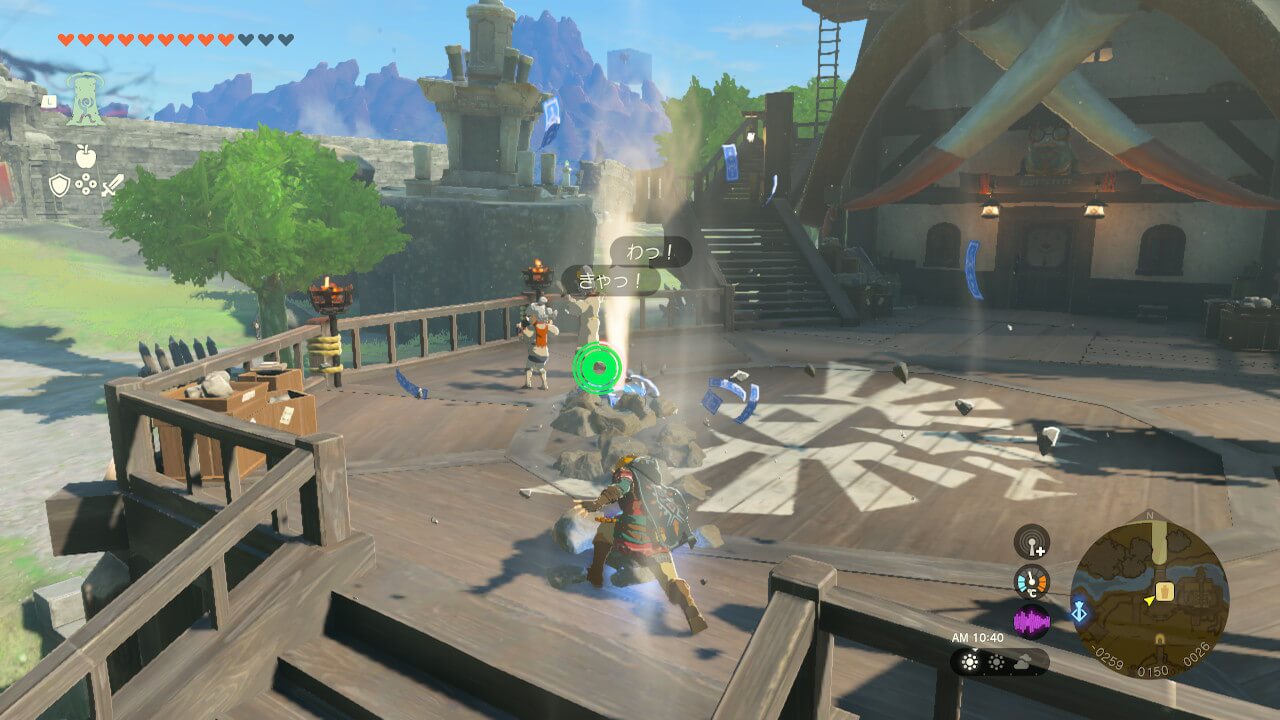Open the weather forecast bar
This screenshot has width=1280, height=720.
[x=999, y=662]
